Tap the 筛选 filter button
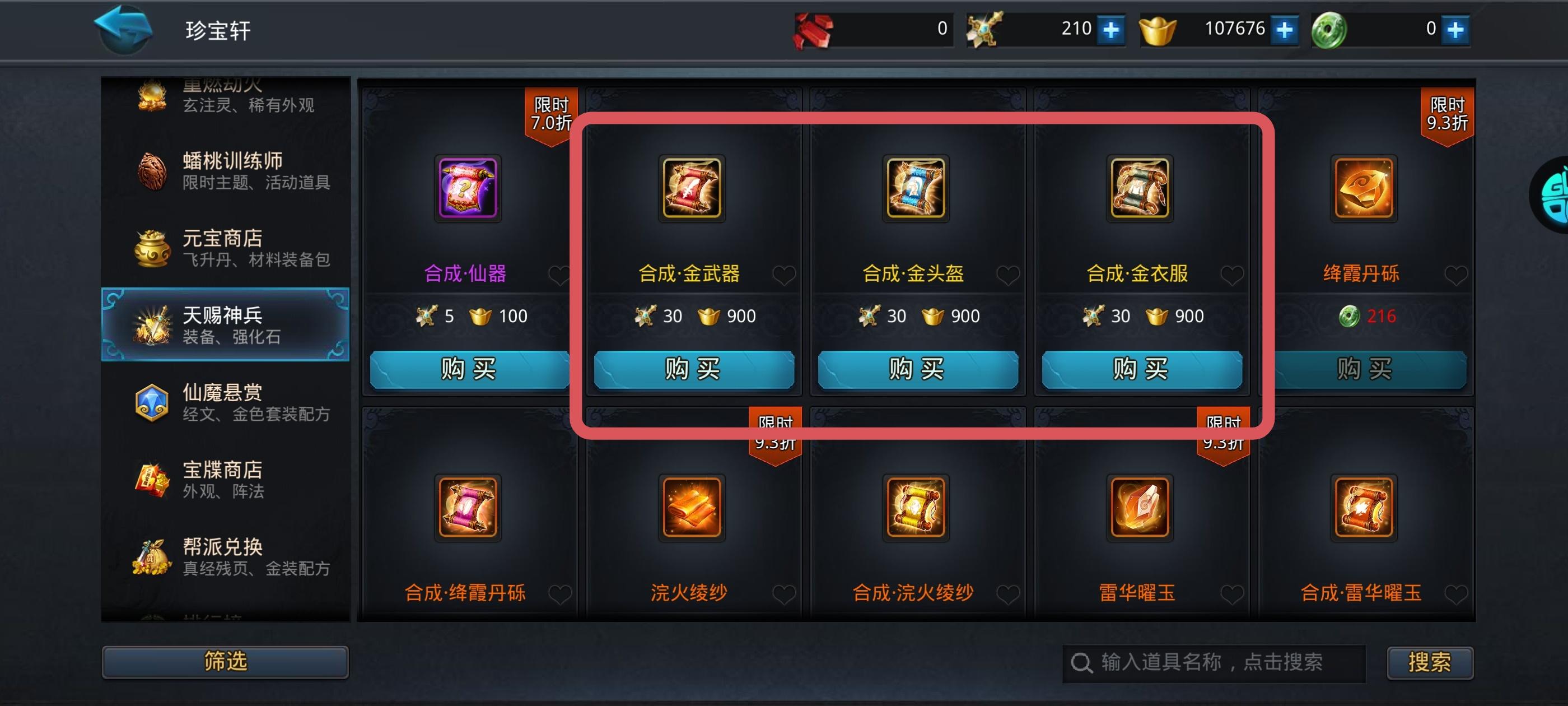Viewport: 1568px width, 706px height. coord(225,662)
